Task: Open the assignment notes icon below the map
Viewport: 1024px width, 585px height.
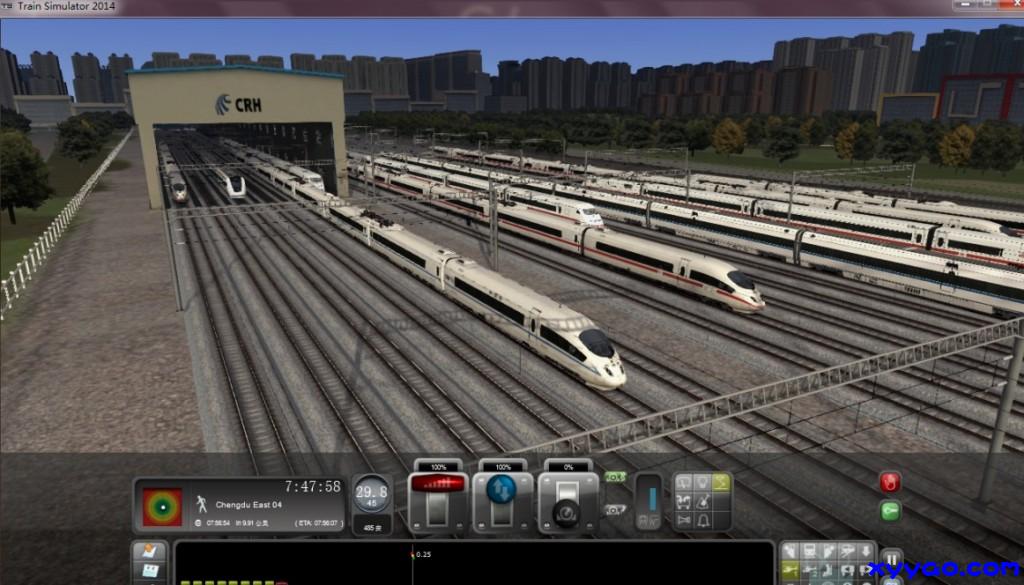Action: pos(151,572)
